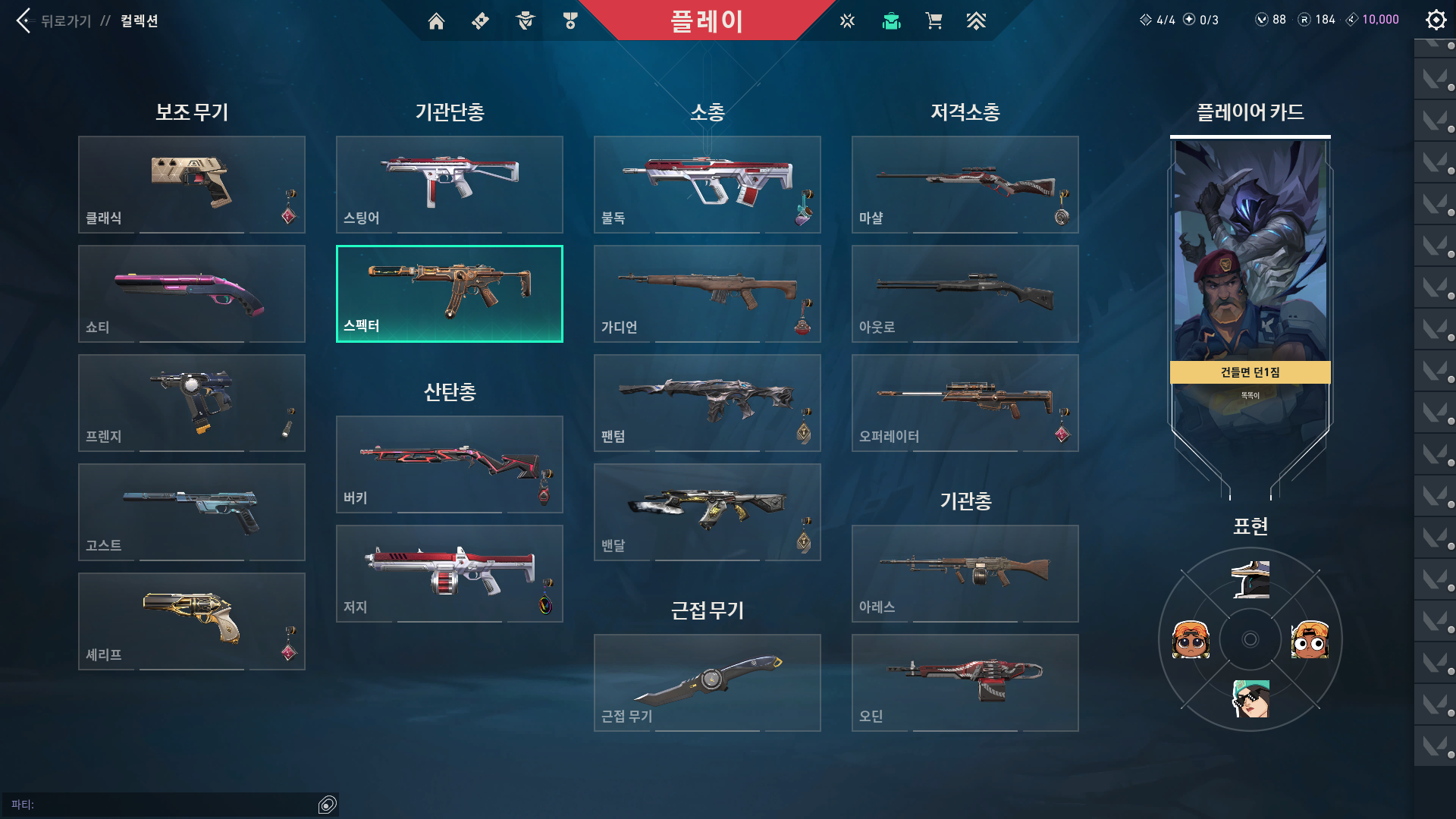
Task: Go back using 뒤로가기 button
Action: 53,20
